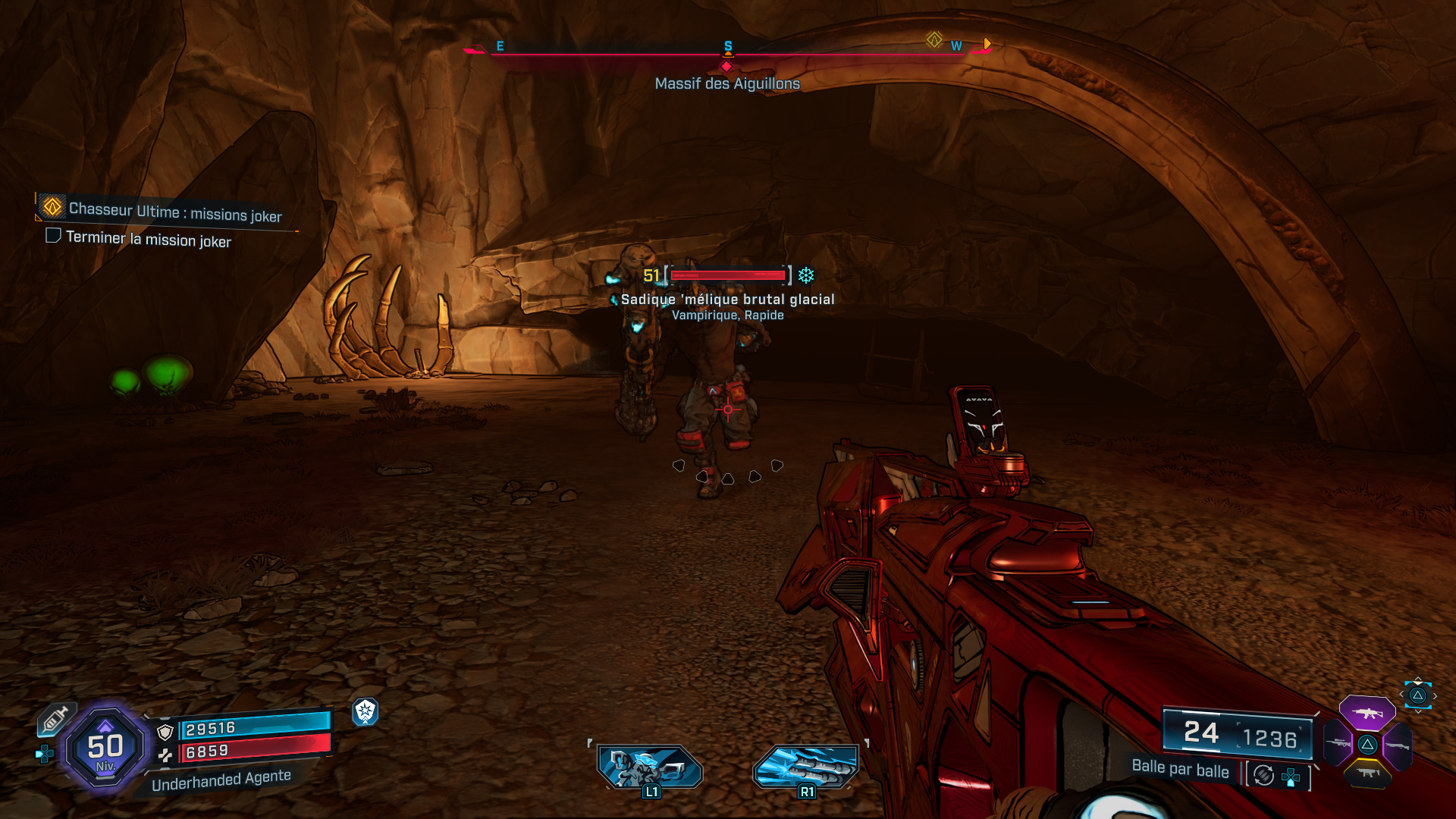Click the level 50 badge

(x=106, y=747)
